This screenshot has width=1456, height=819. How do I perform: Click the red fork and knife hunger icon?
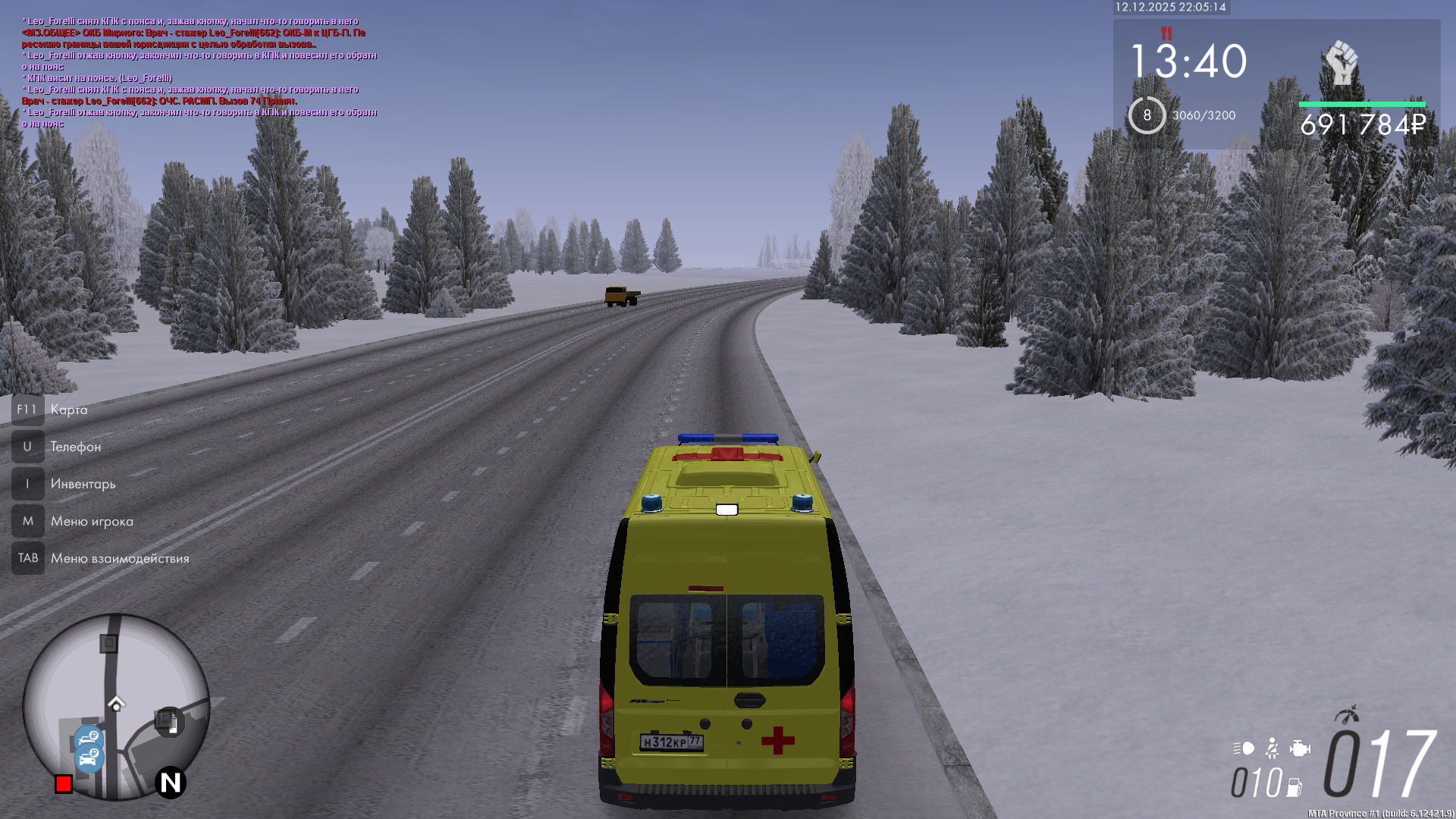1166,33
